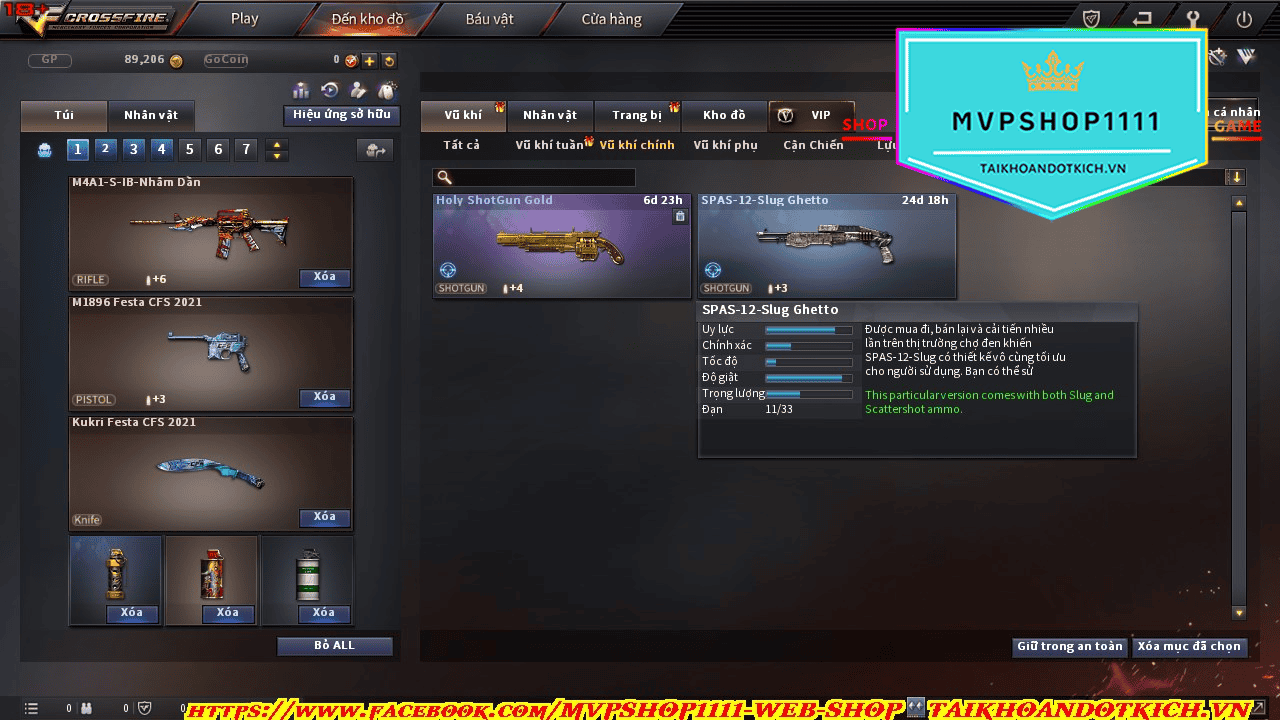Click the Hiệu ứng sở hữu button

tap(341, 115)
